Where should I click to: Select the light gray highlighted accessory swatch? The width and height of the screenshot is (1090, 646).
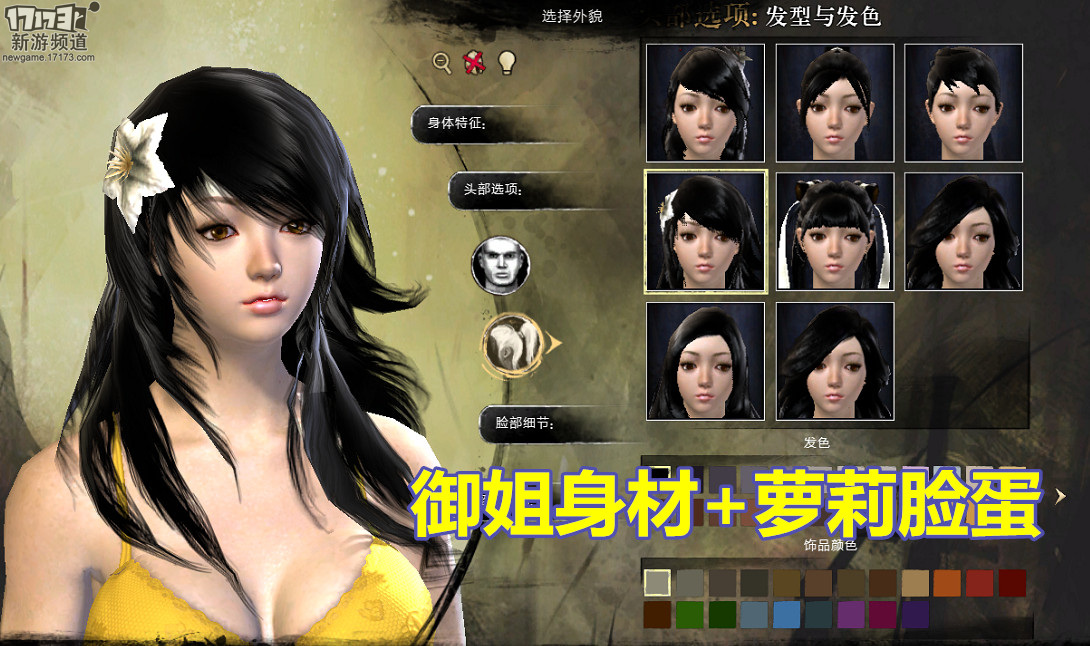click(657, 583)
